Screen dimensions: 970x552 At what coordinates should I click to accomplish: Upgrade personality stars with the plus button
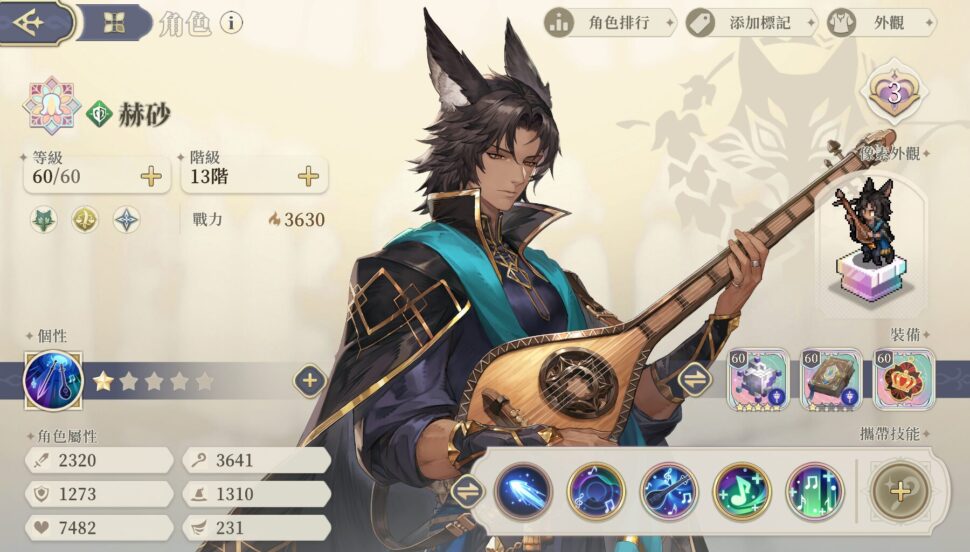coord(310,380)
